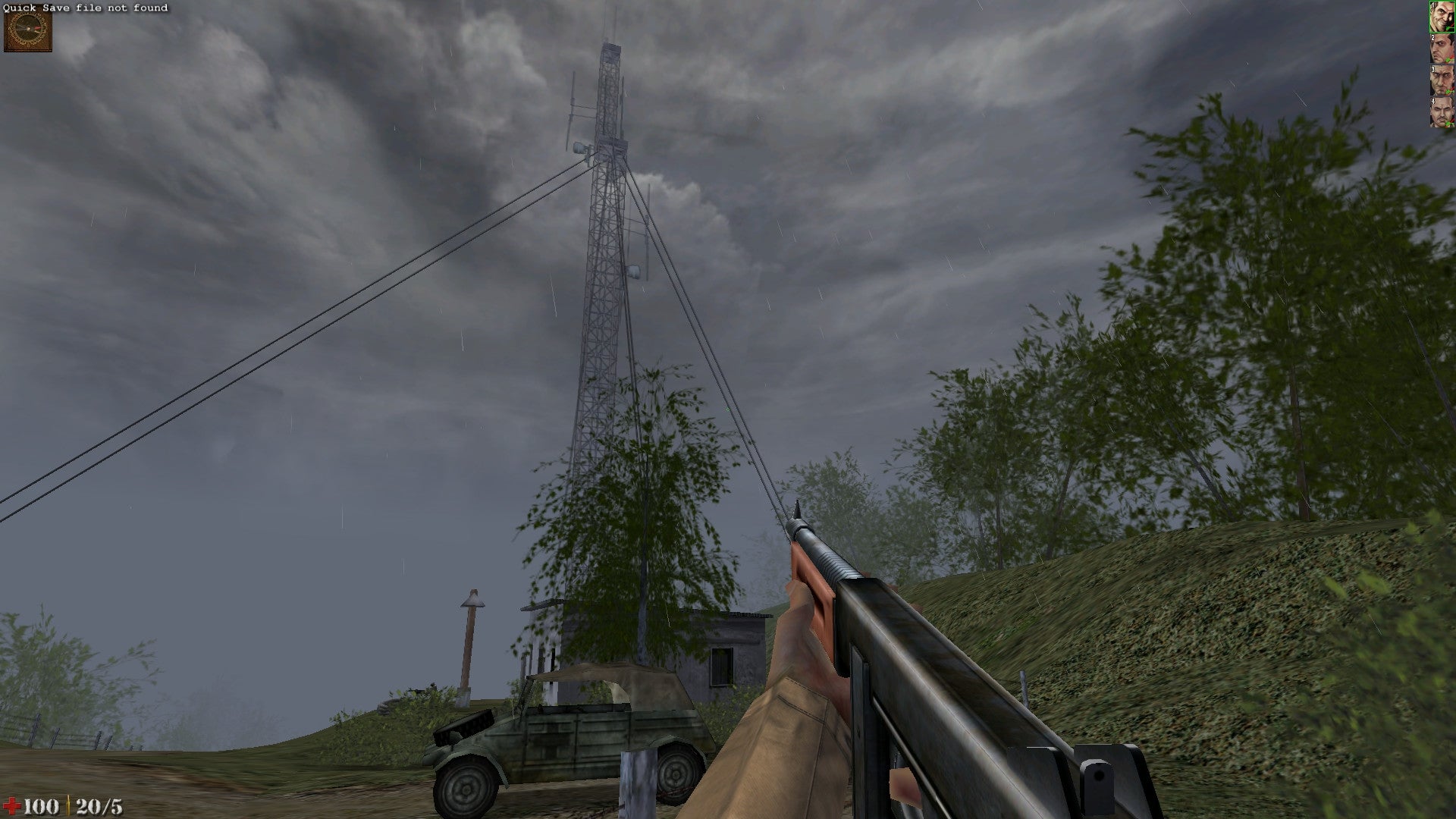The height and width of the screenshot is (819, 1456).
Task: Select the red cross health icon
Action: pos(12,804)
